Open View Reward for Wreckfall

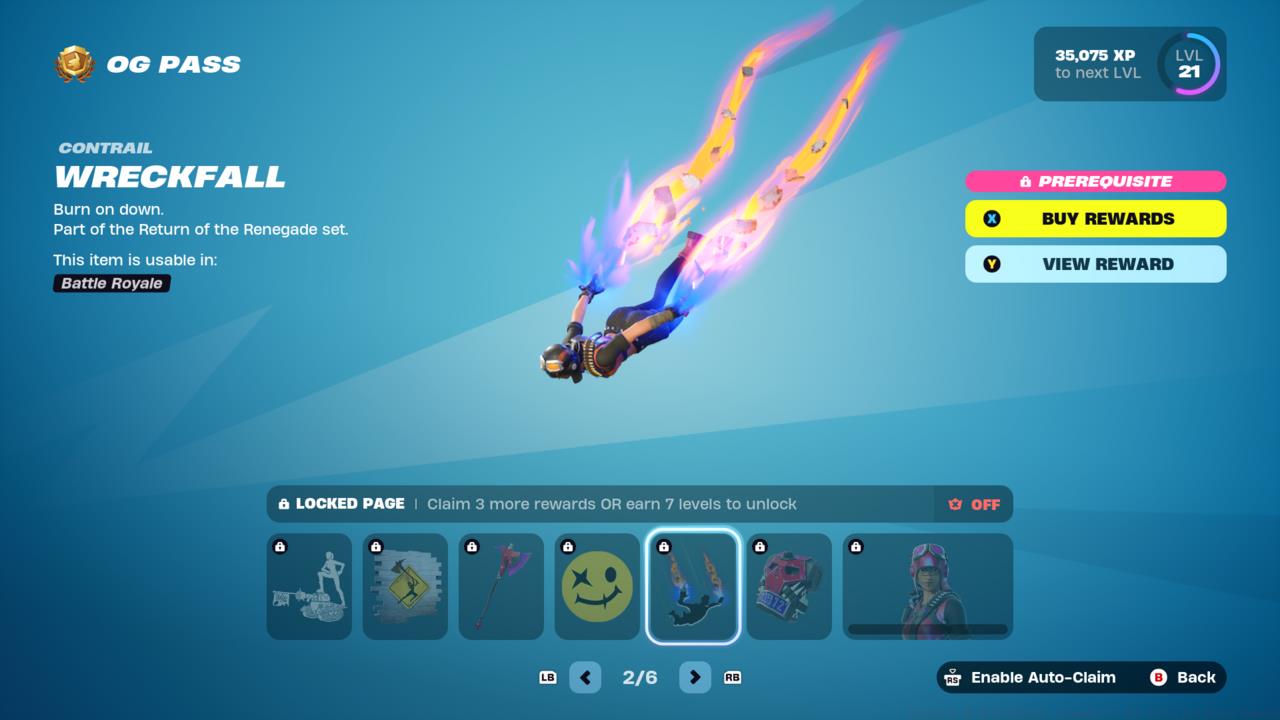click(x=1095, y=264)
